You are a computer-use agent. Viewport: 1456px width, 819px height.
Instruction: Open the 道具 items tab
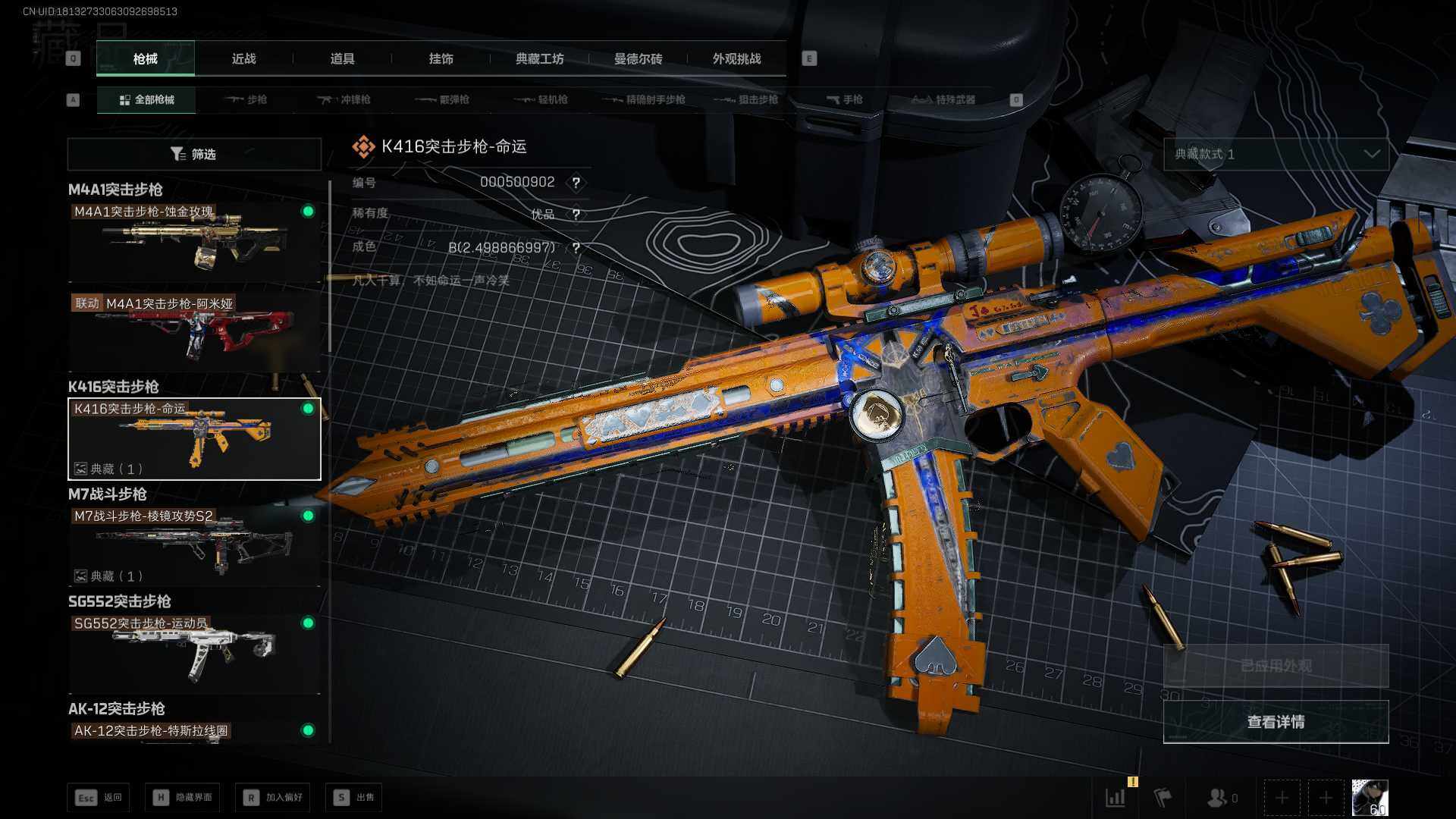342,59
